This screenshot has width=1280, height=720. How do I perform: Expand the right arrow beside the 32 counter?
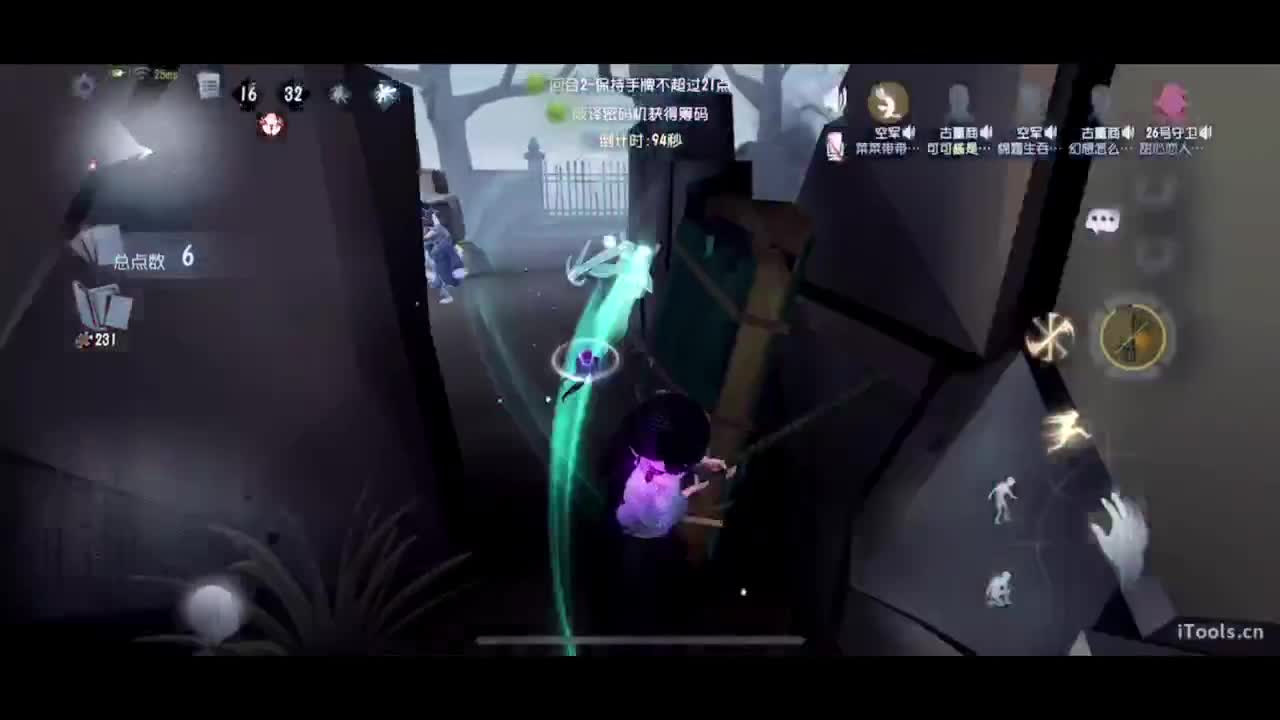coord(309,93)
